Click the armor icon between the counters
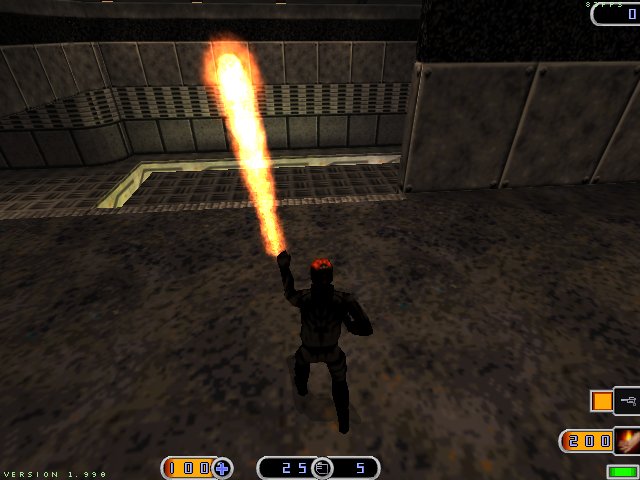The height and width of the screenshot is (480, 640). pos(321,467)
